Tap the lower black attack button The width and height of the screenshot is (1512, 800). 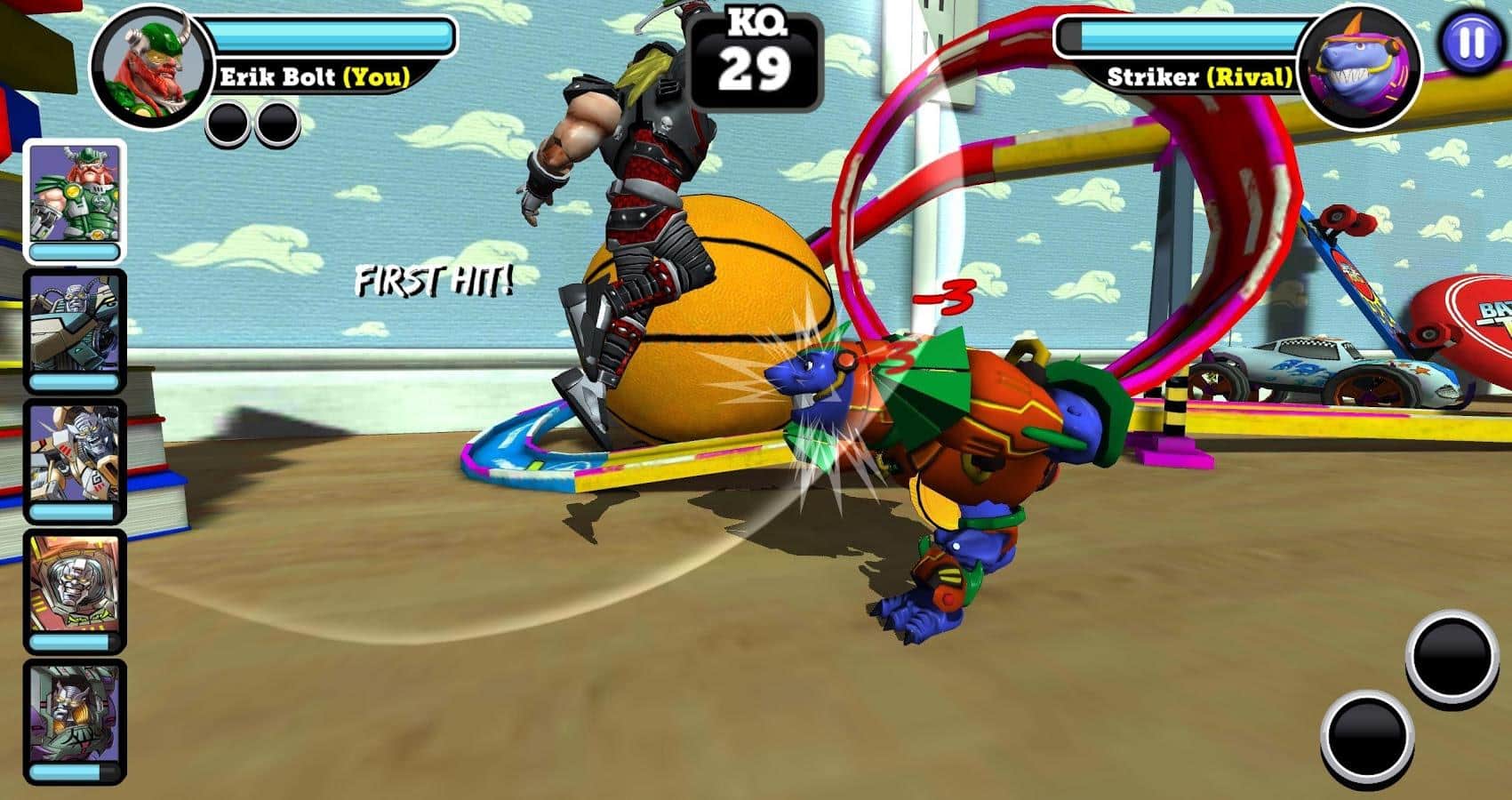pos(1368,734)
